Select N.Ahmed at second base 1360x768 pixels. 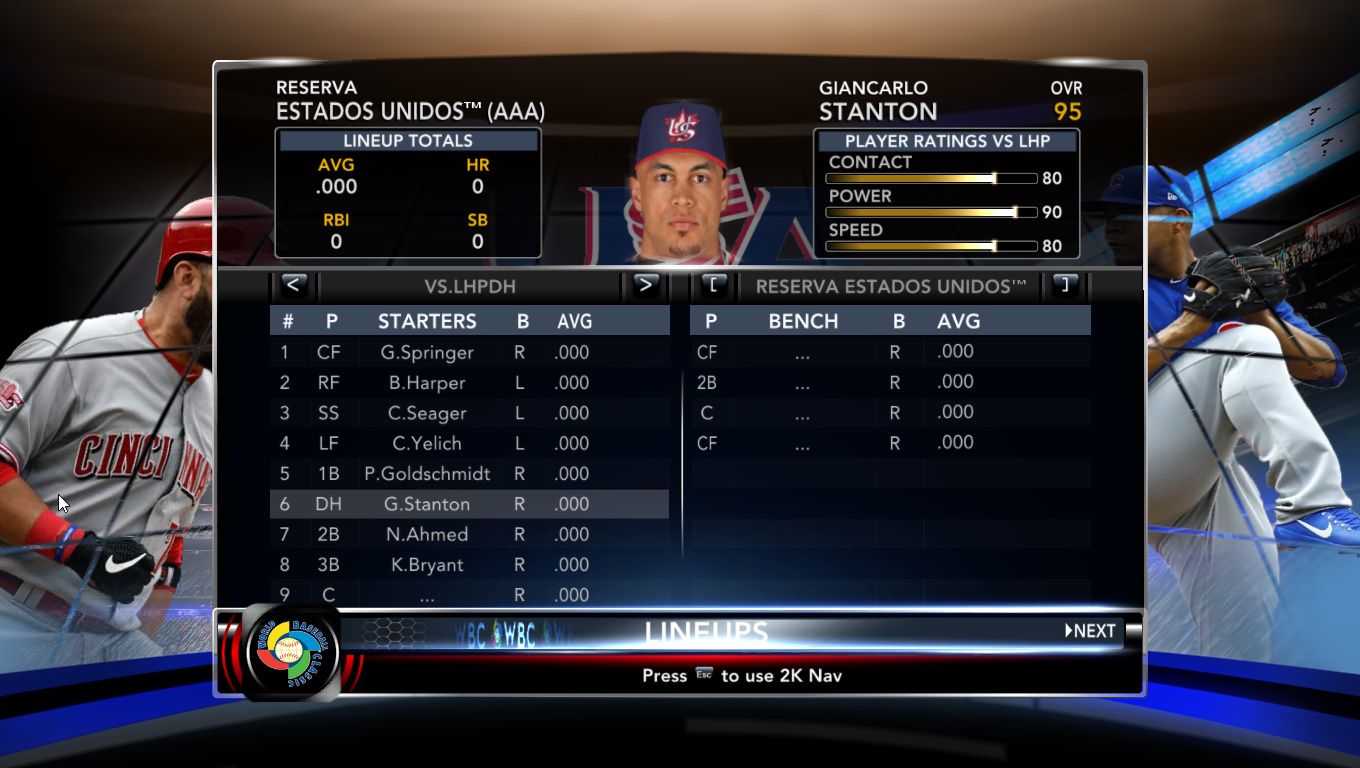click(x=427, y=534)
